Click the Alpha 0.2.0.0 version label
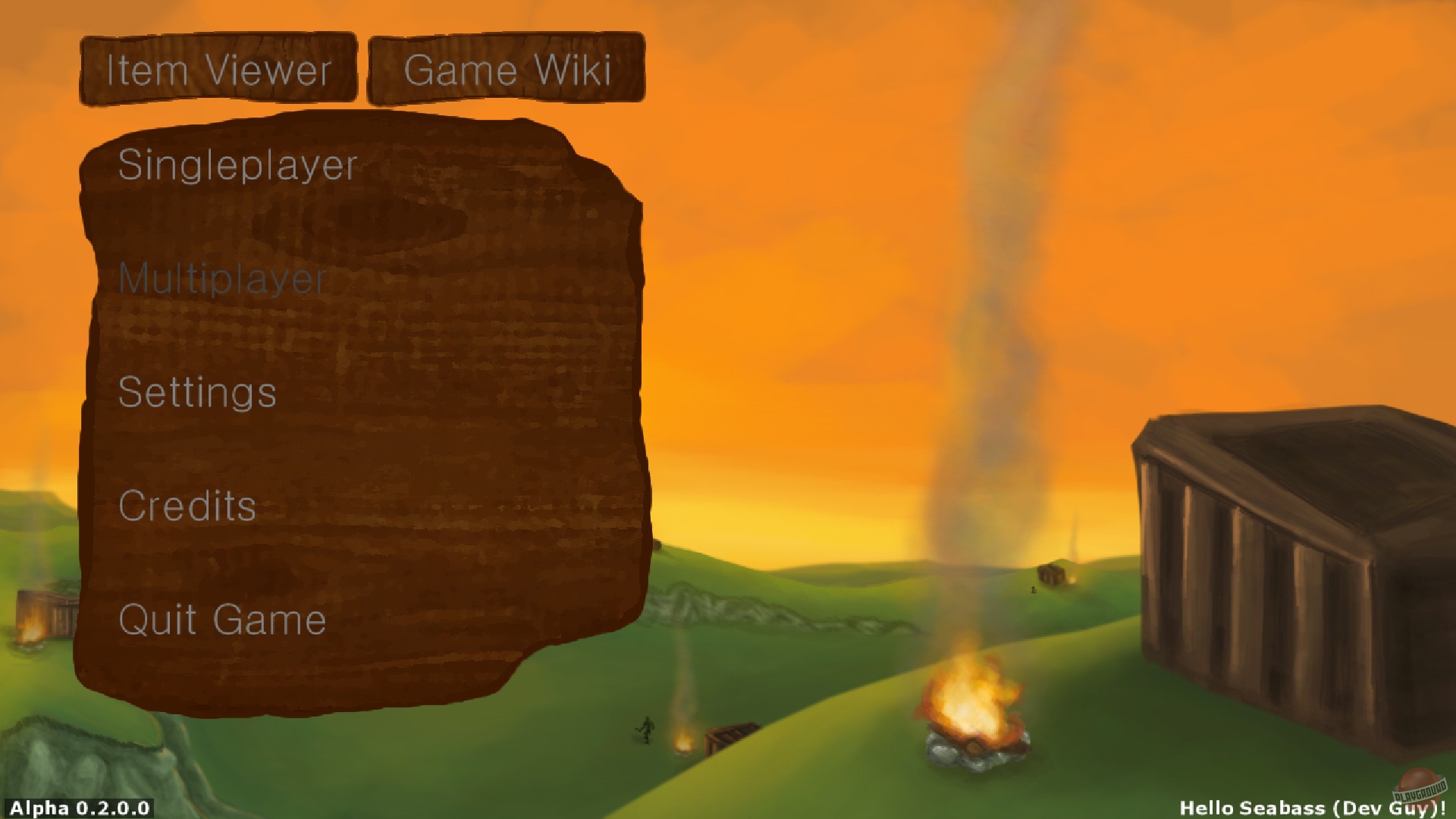The height and width of the screenshot is (819, 1456). pyautogui.click(x=74, y=809)
